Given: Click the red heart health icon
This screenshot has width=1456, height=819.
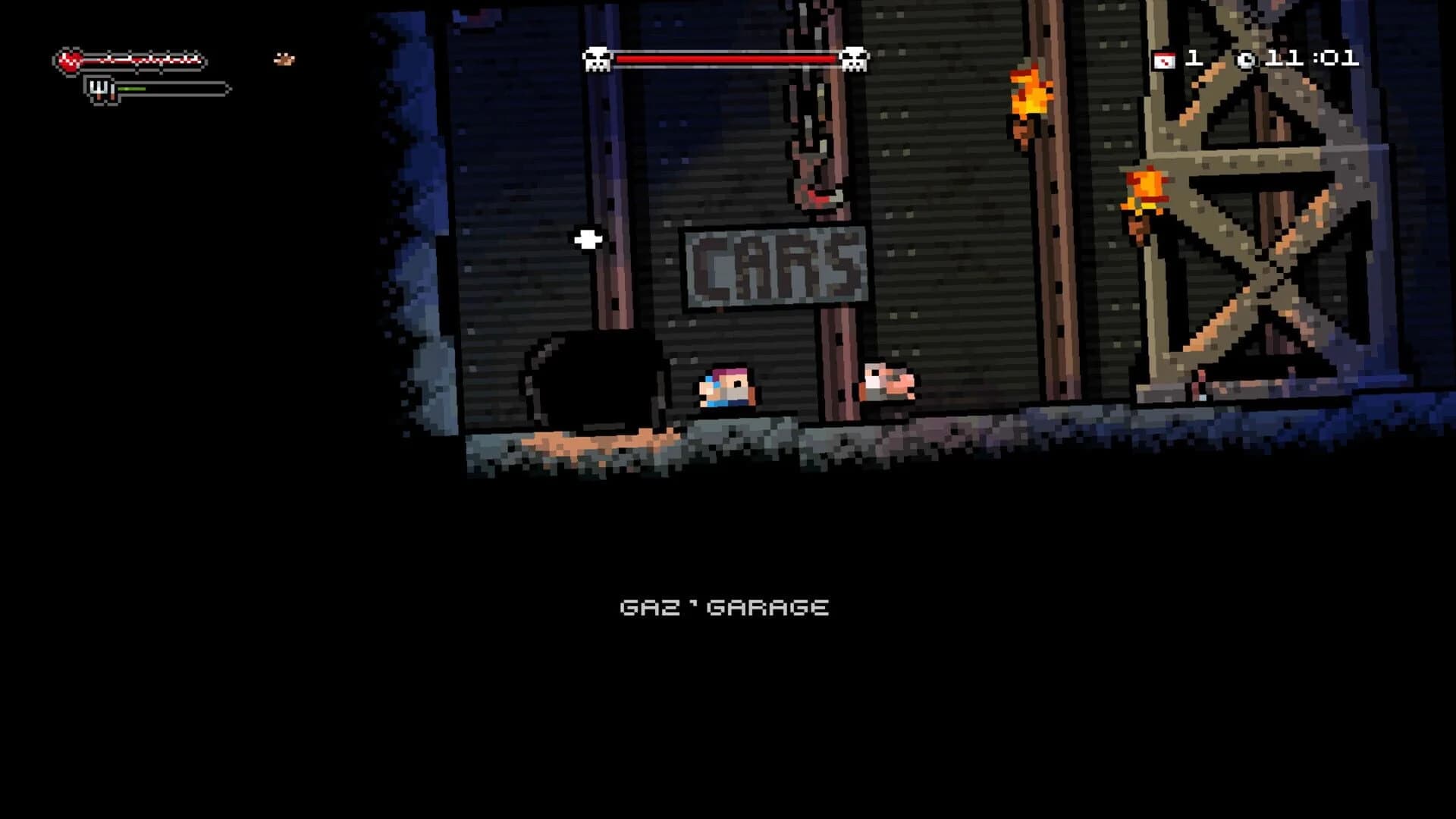Looking at the screenshot, I should [70, 59].
